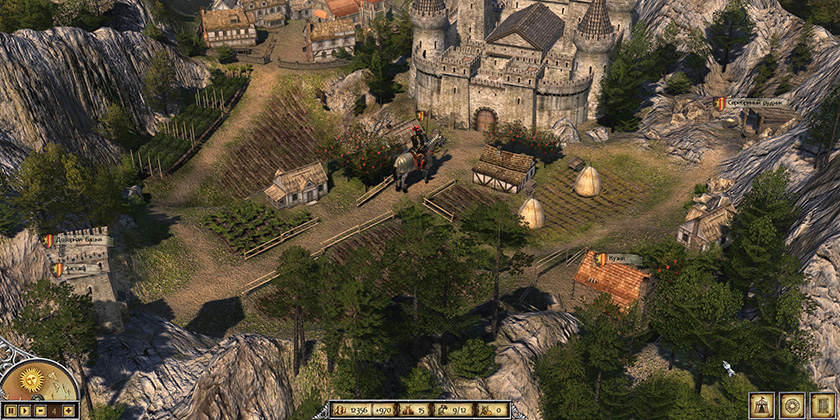Viewport: 840px width, 420px height.
Task: Open the scroll document icon panel
Action: tap(822, 405)
